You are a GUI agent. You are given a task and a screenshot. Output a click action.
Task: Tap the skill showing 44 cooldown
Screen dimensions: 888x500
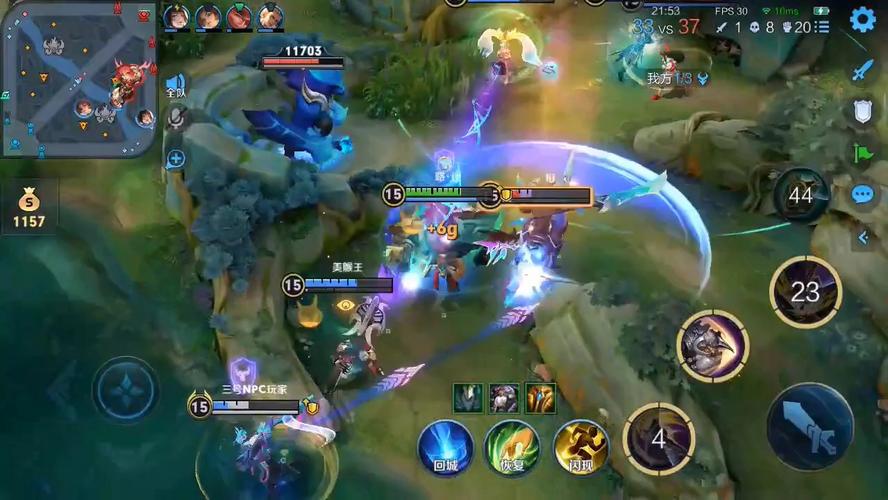pos(800,196)
